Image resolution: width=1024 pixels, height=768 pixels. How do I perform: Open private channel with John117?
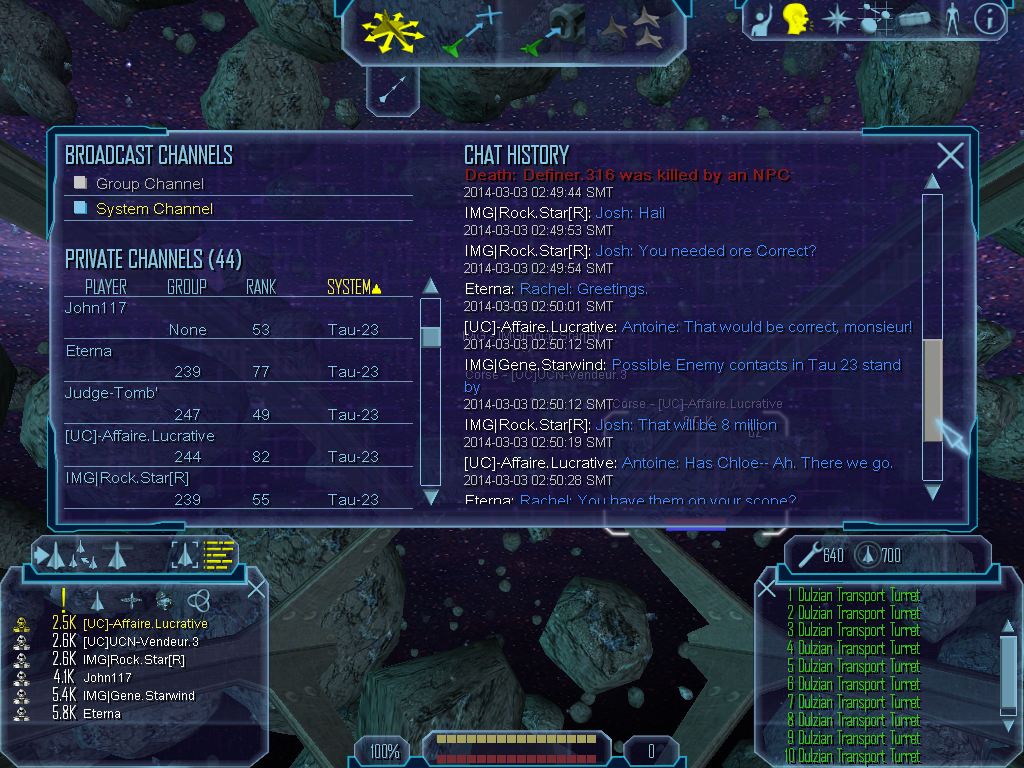(96, 308)
